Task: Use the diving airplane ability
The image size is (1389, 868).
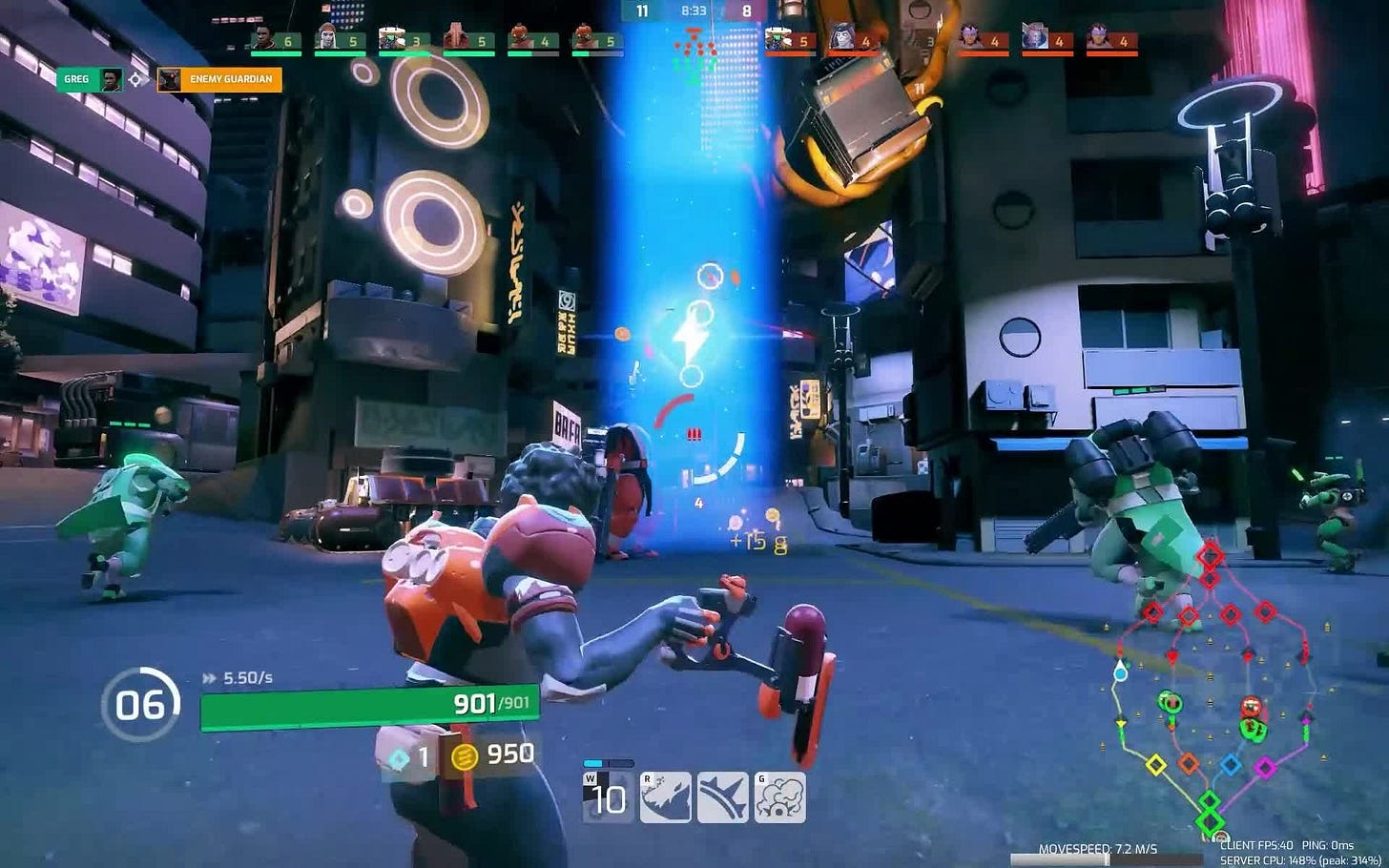Action: pos(722,797)
